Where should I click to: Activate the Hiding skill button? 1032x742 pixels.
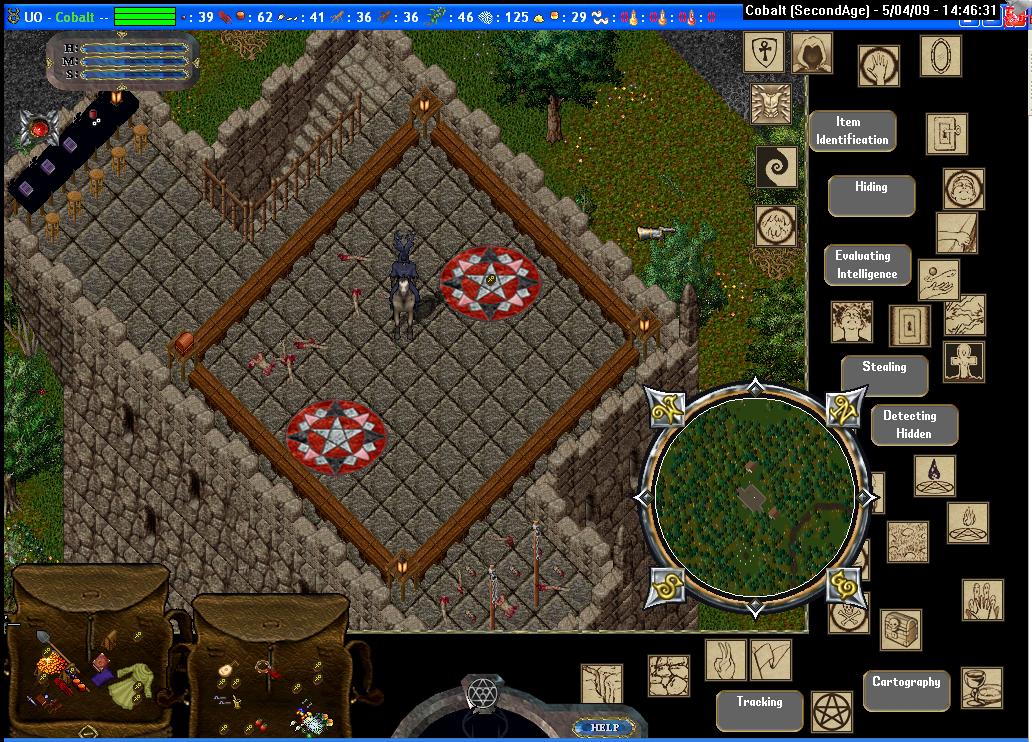[x=871, y=194]
